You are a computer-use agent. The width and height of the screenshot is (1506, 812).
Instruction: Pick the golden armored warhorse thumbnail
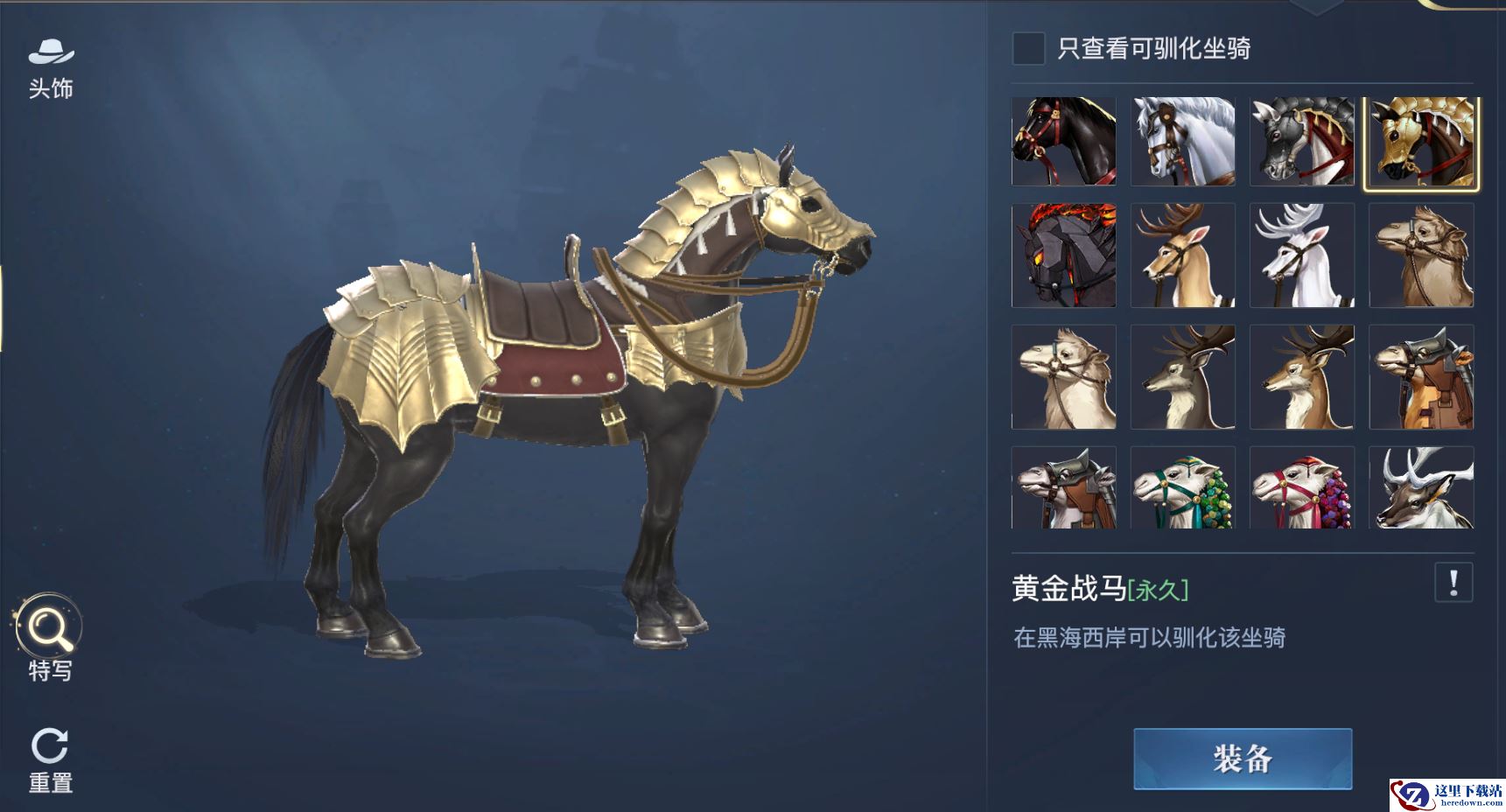tap(1421, 142)
